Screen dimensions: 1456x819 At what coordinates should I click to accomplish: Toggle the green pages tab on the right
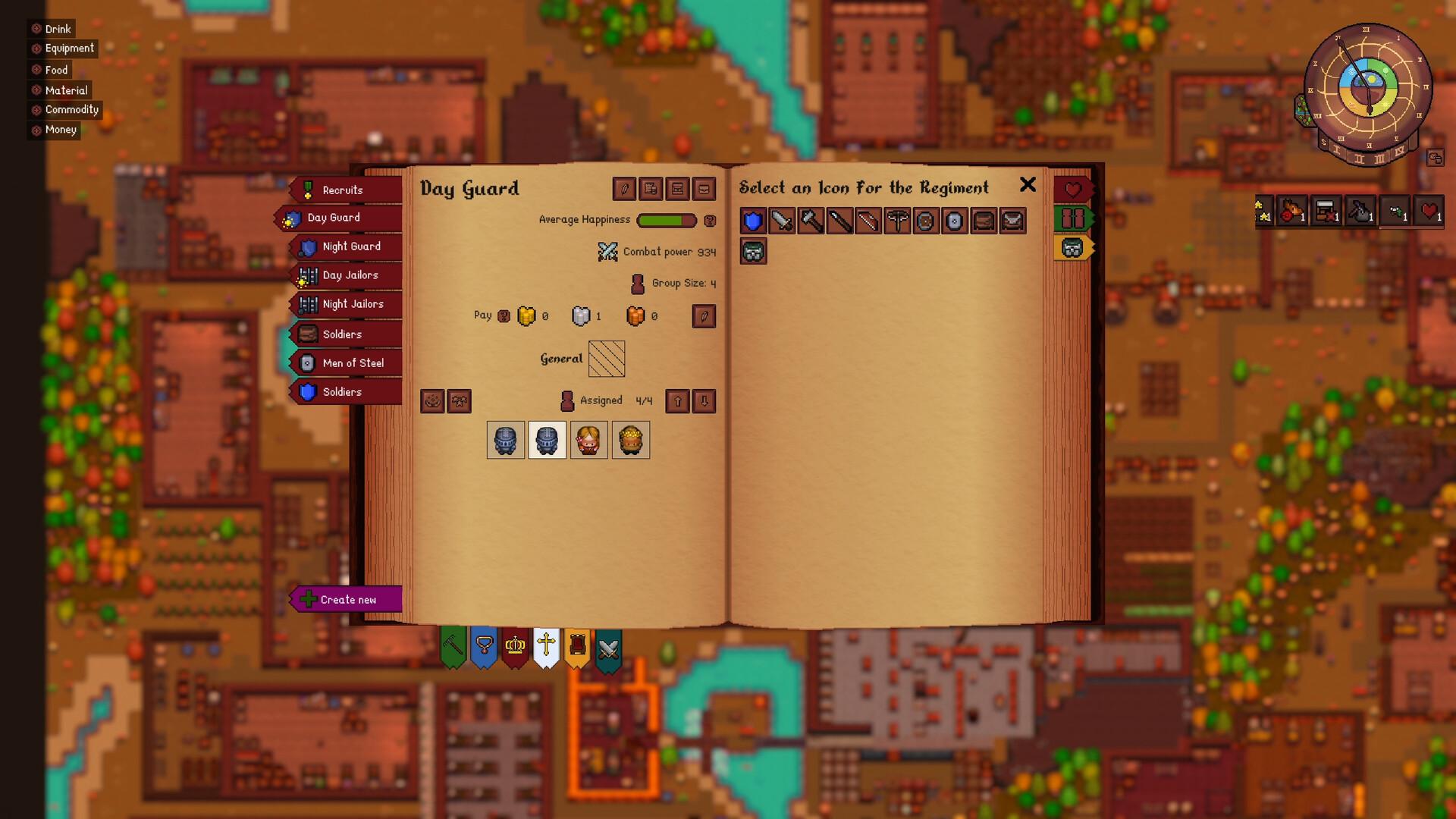click(1073, 218)
